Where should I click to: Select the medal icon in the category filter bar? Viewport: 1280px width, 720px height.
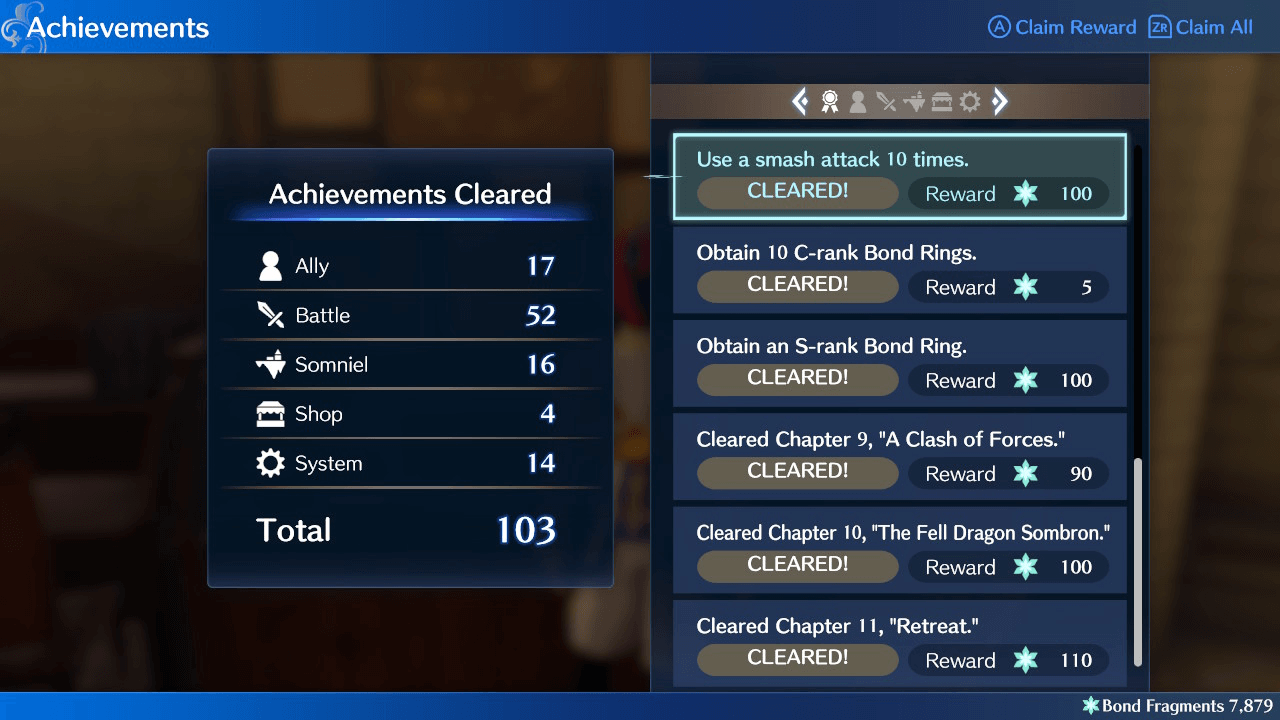[828, 101]
